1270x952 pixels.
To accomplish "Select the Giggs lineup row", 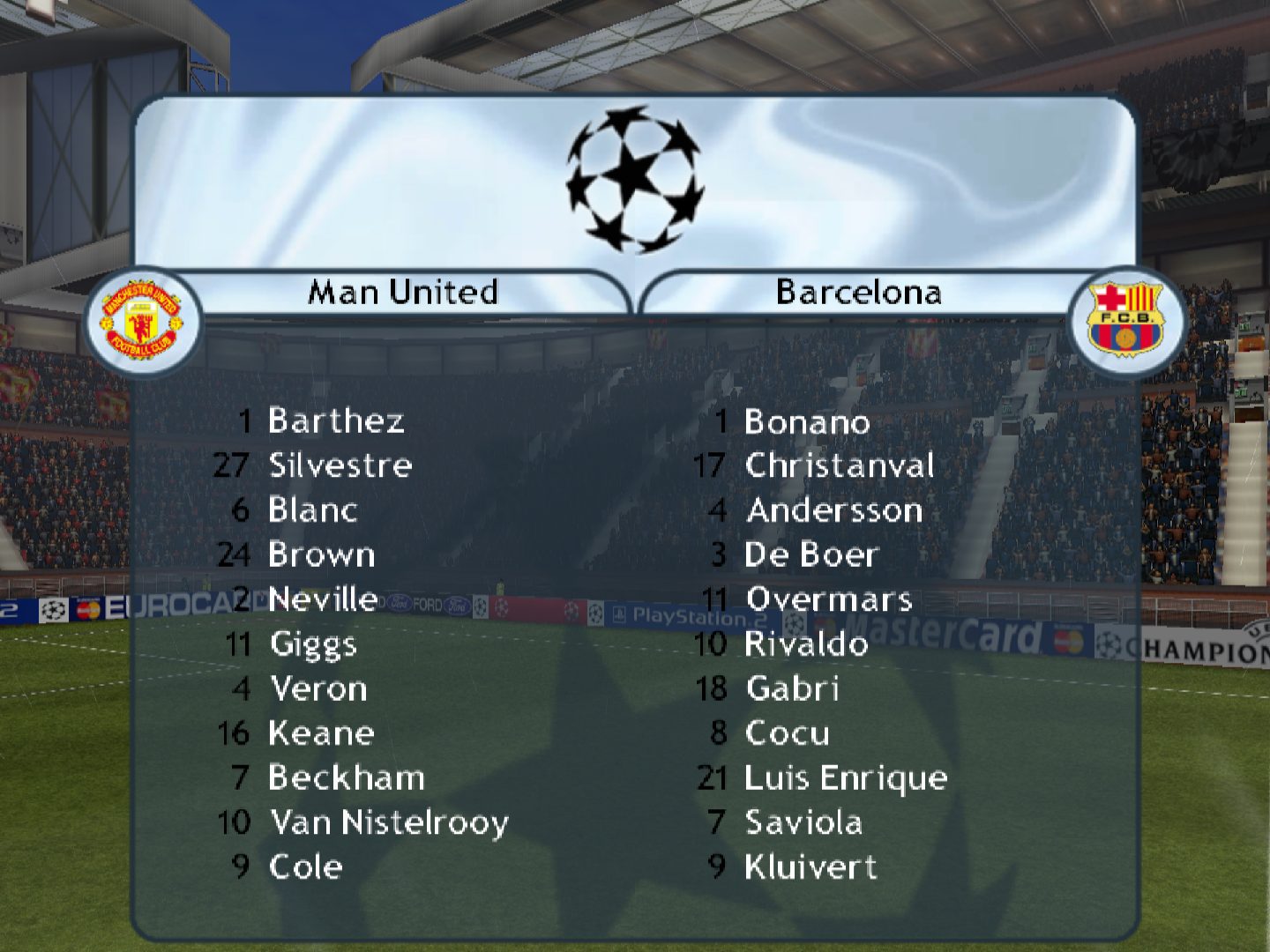I will (313, 644).
